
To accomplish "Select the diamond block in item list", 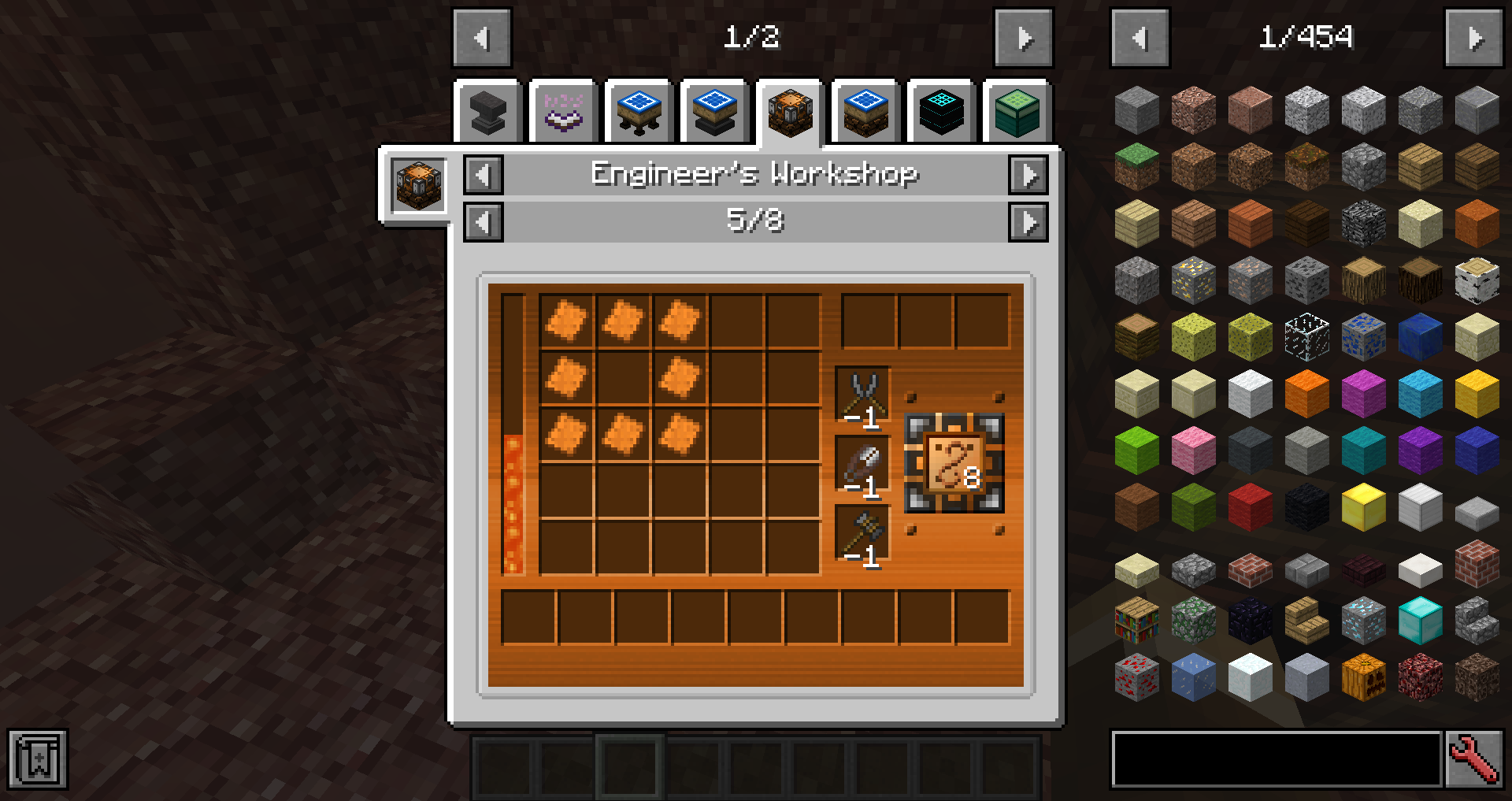I will coord(1420,620).
